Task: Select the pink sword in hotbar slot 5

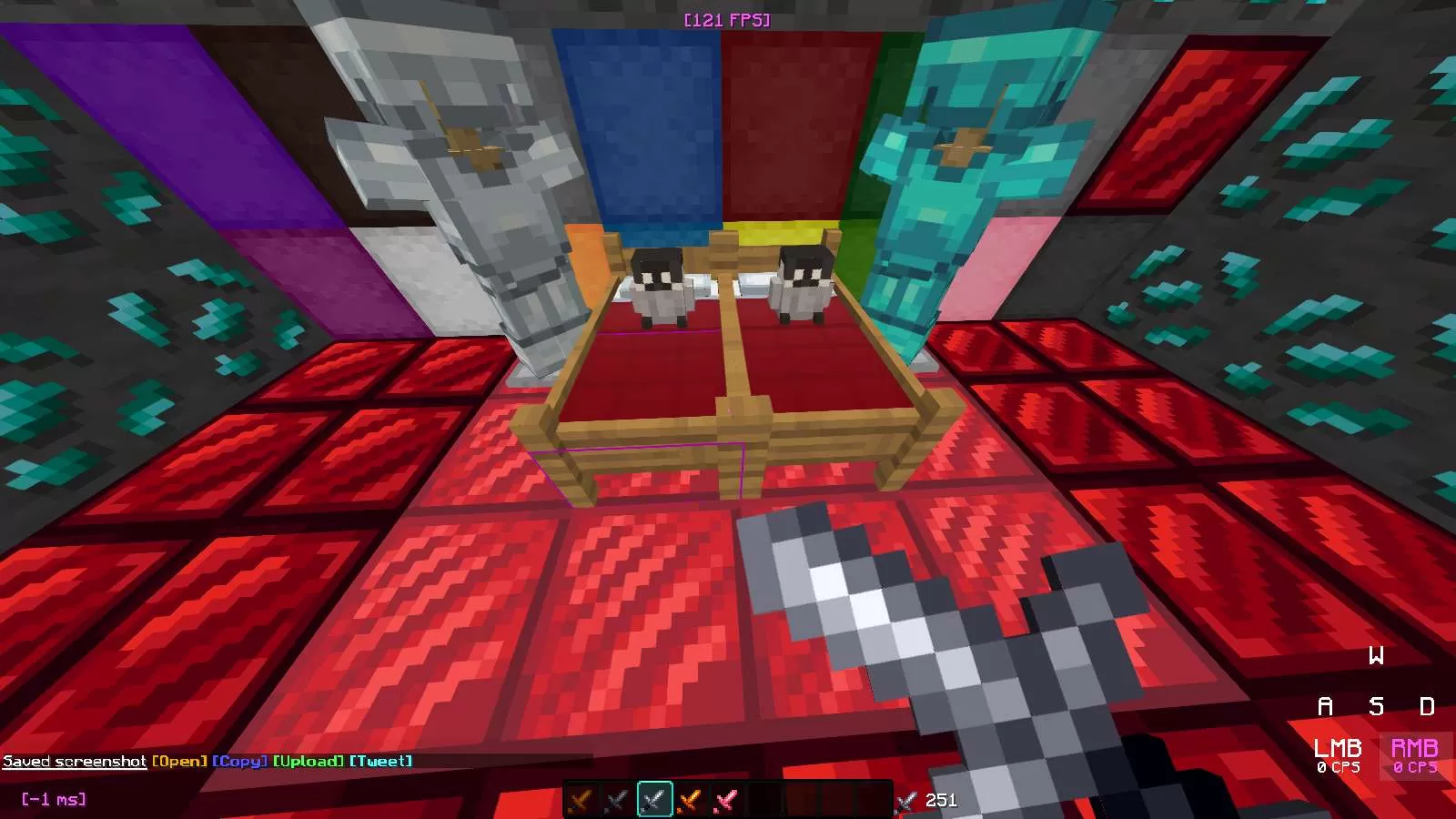Action: coord(725,801)
